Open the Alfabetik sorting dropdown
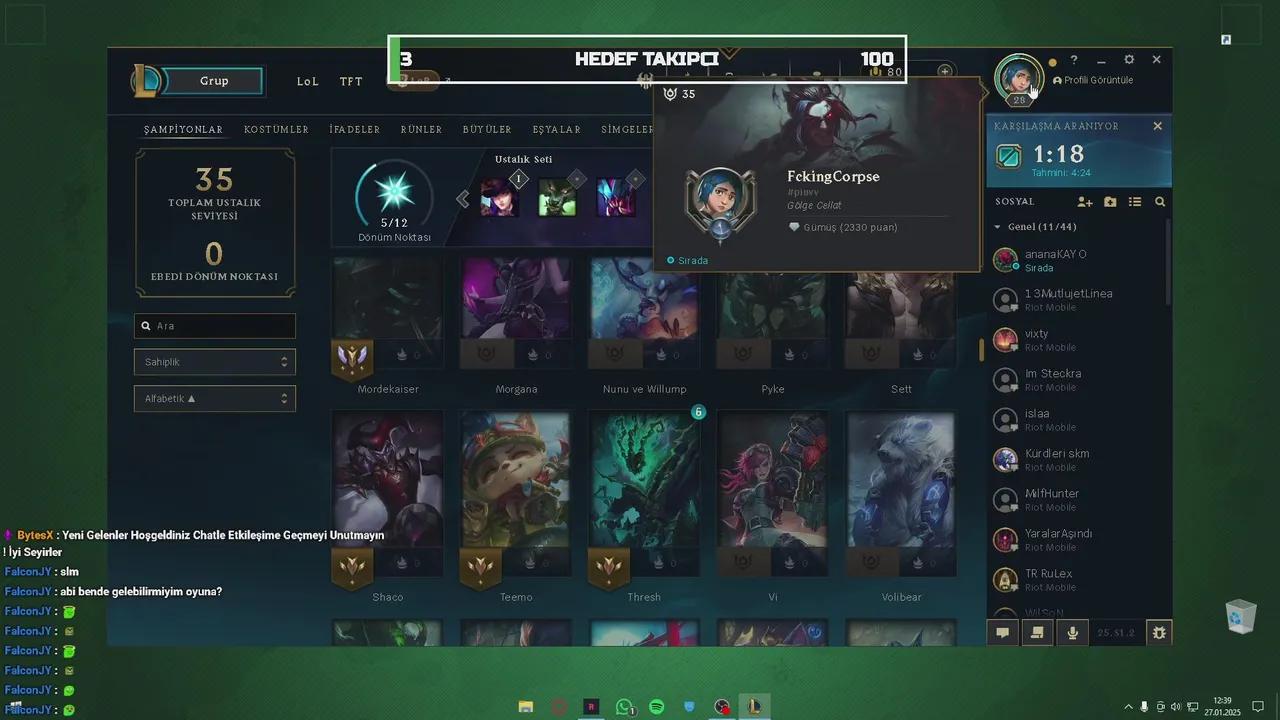 pos(214,398)
